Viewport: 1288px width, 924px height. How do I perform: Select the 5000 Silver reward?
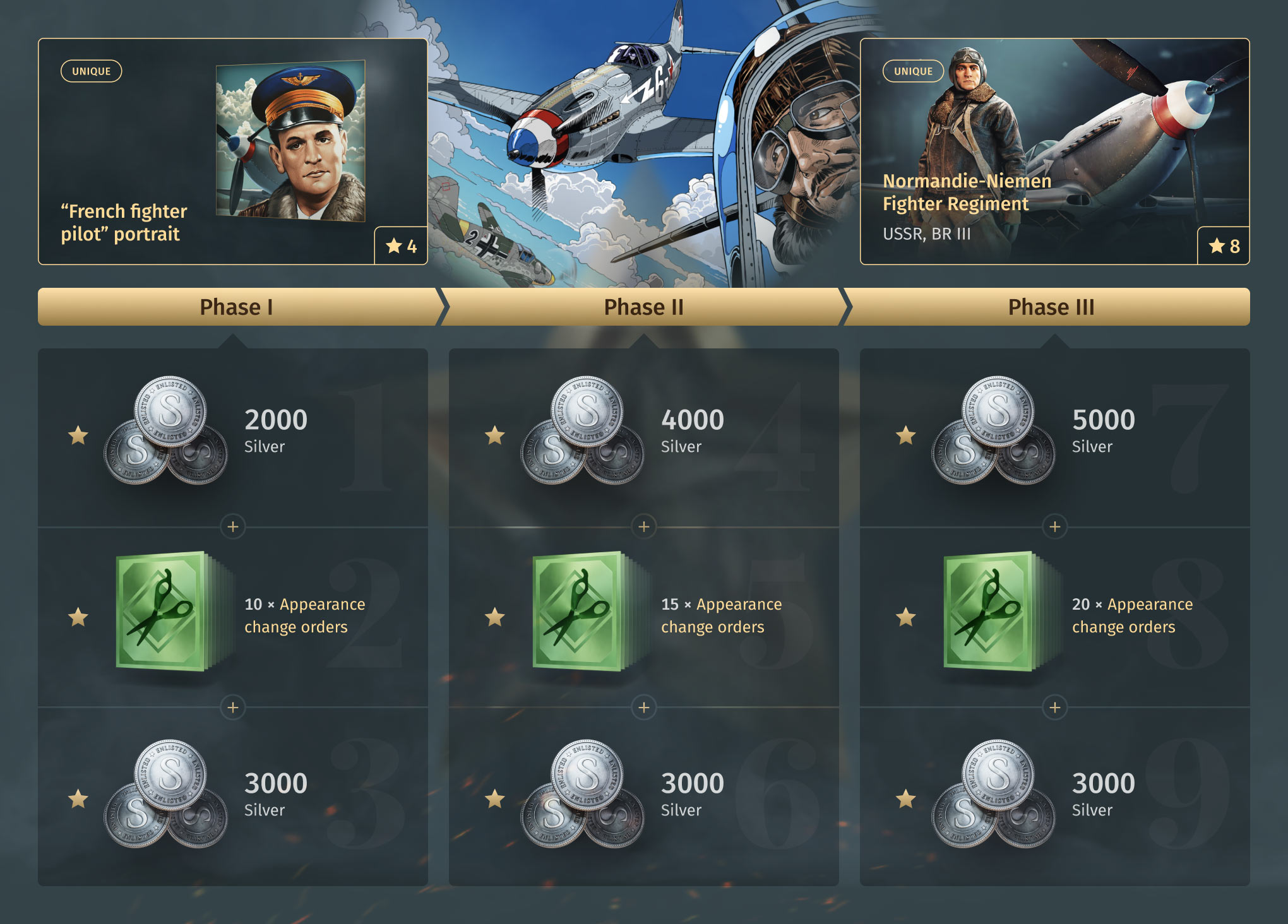tap(1054, 435)
